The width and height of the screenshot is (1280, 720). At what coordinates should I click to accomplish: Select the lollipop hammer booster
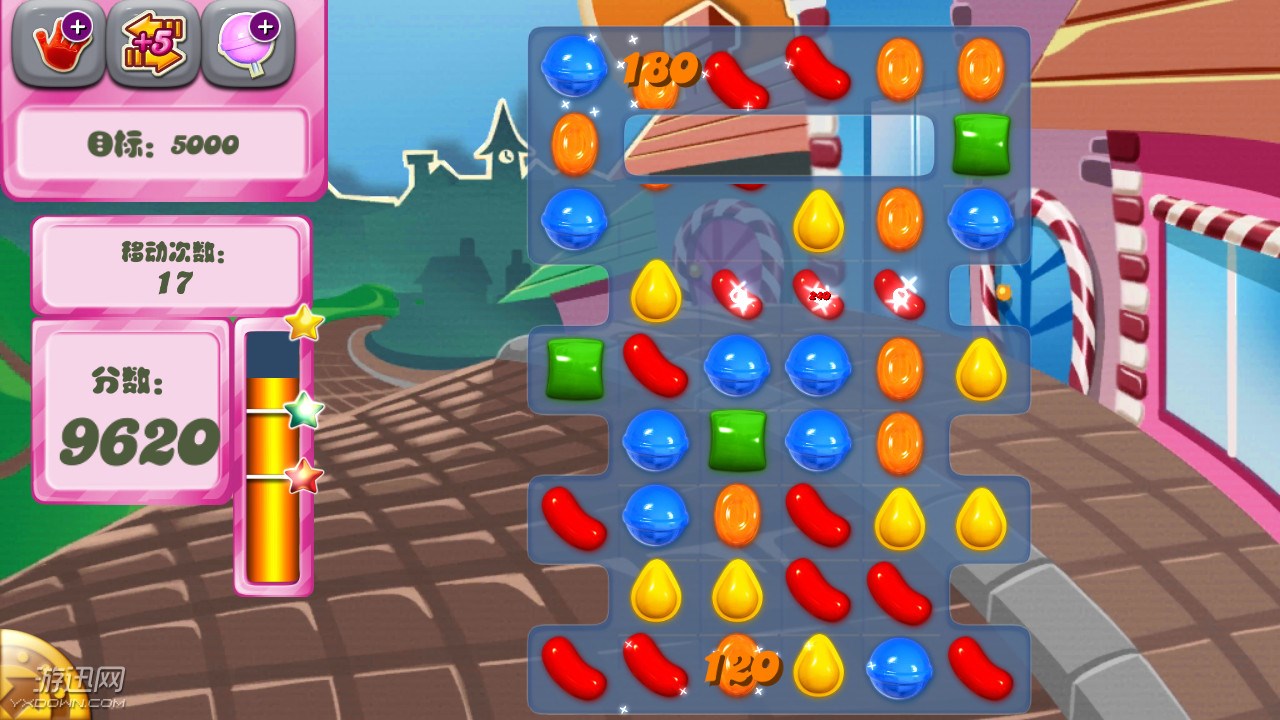click(x=247, y=45)
